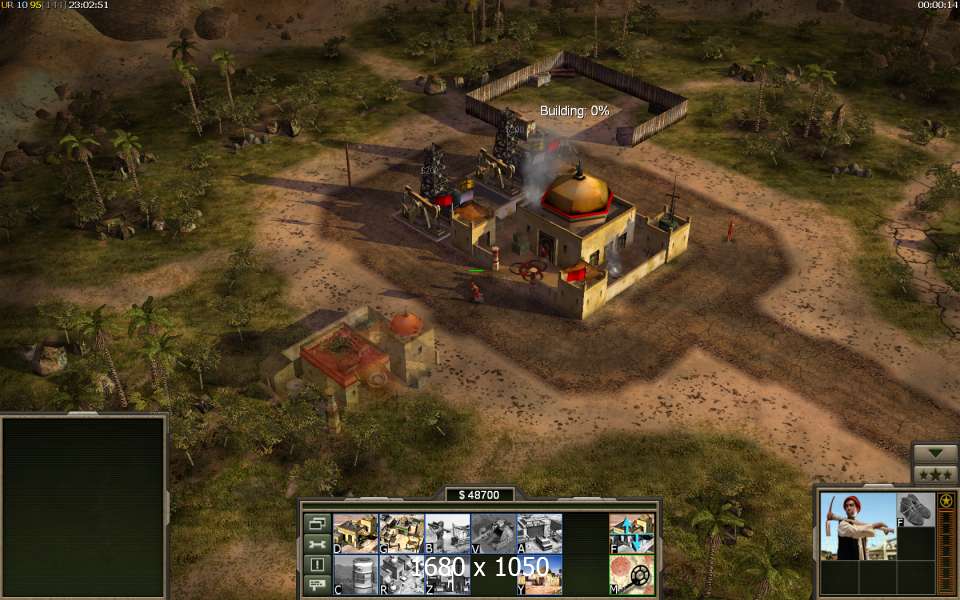960x600 pixels.
Task: Open the three-star general powers button
Action: (x=935, y=474)
